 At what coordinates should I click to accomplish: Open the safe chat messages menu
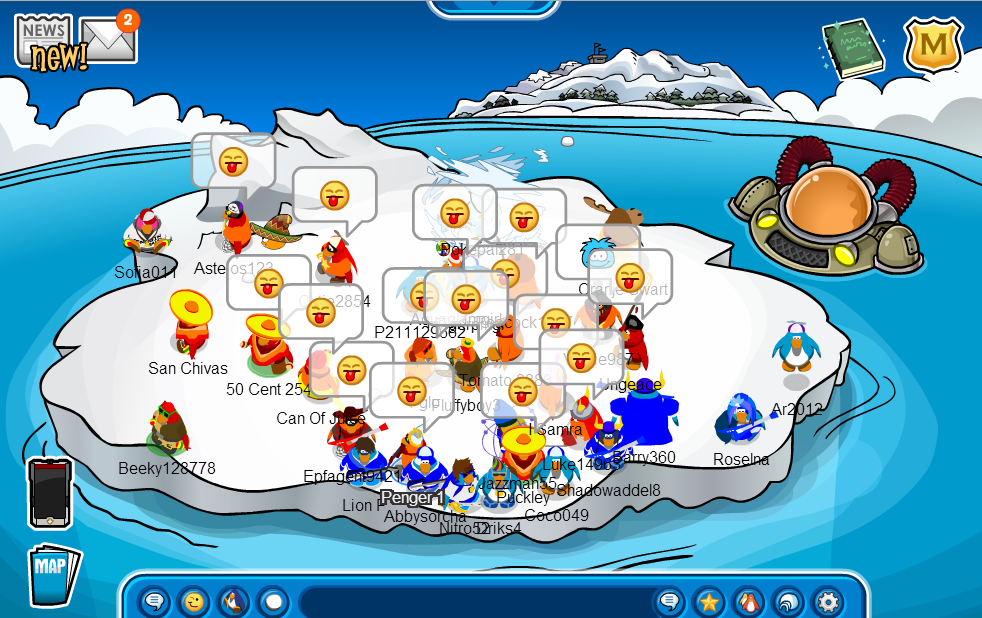[154, 602]
